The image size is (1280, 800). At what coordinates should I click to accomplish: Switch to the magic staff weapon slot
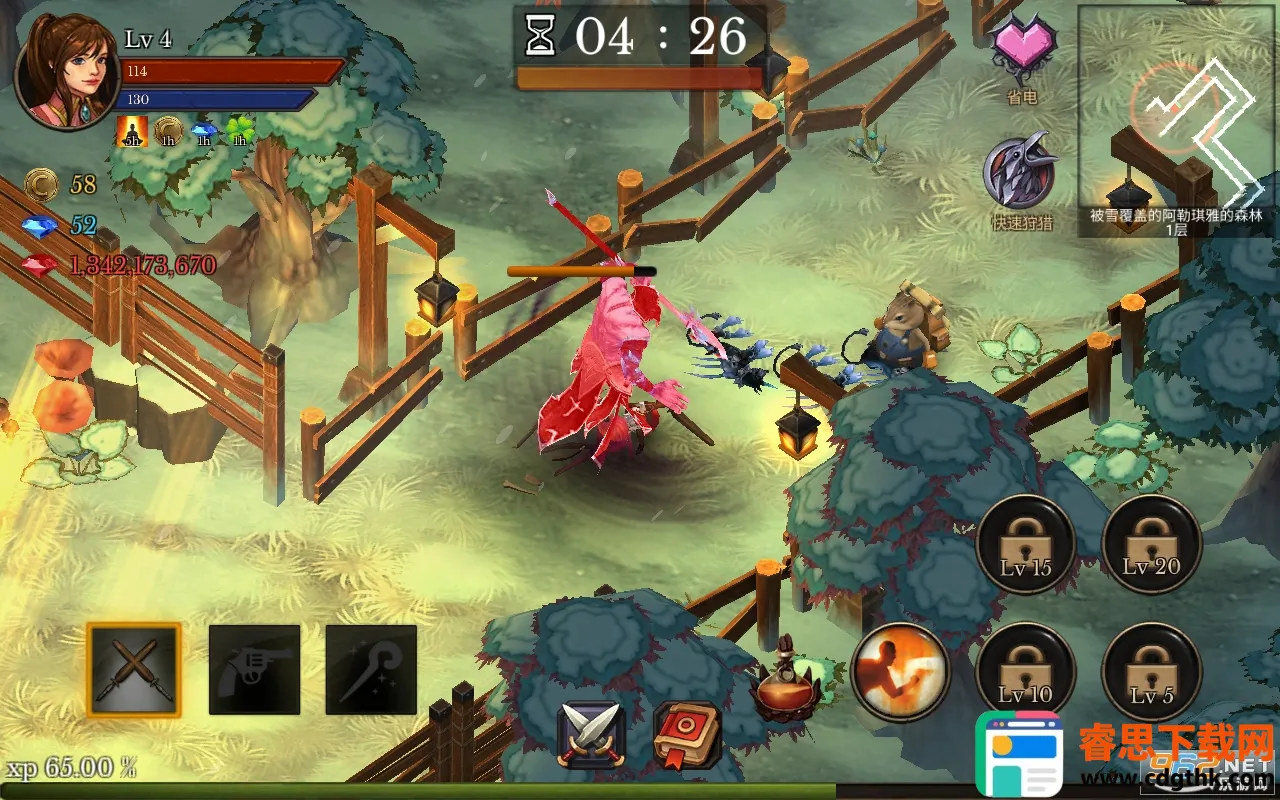[371, 670]
